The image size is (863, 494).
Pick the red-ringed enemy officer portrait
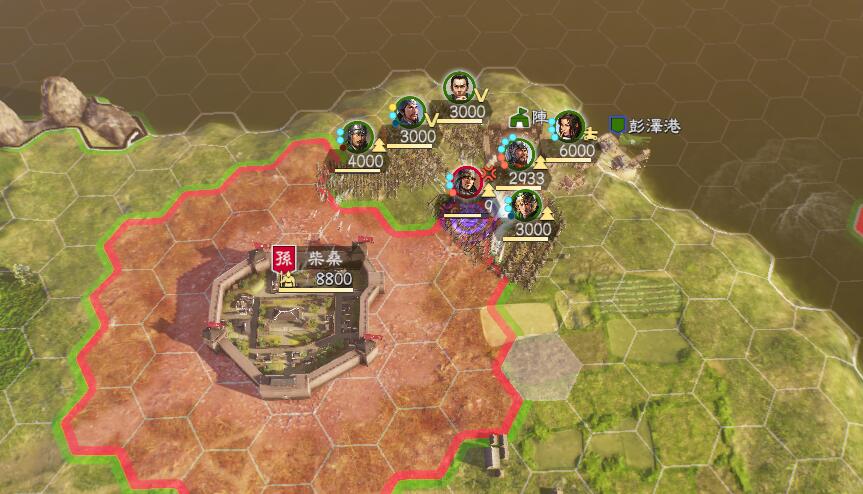click(466, 182)
